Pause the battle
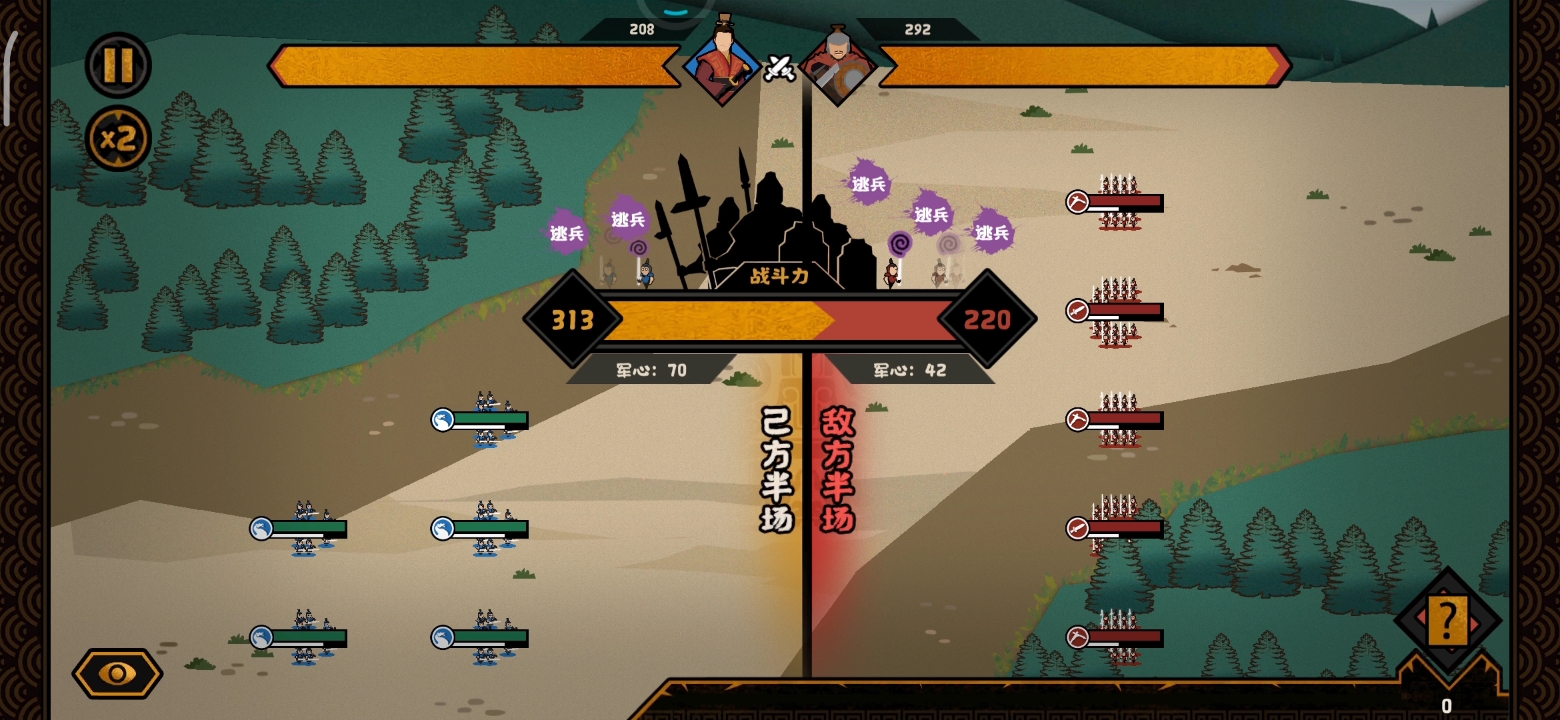This screenshot has height=720, width=1560. pos(118,66)
